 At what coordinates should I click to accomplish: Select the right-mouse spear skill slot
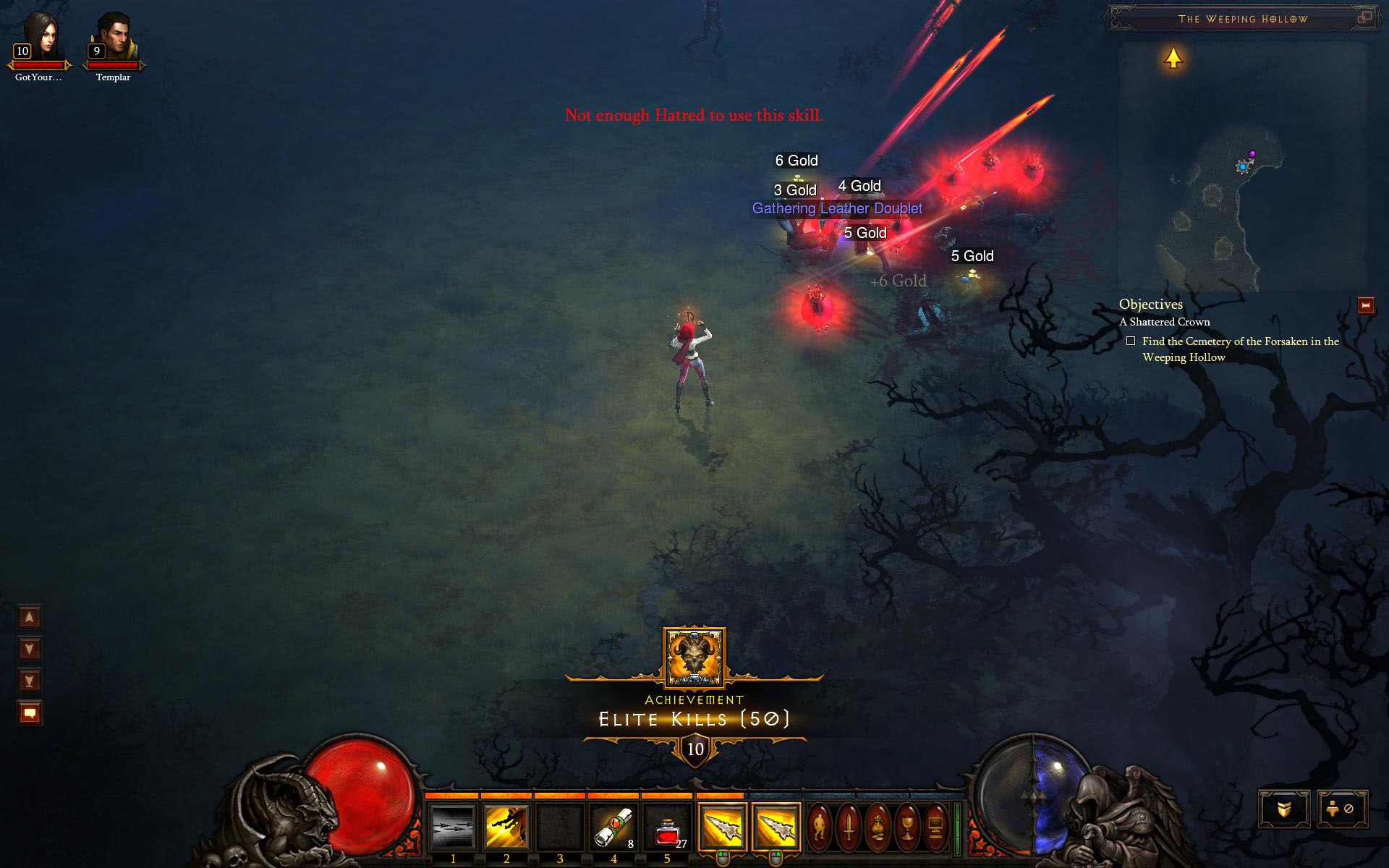tap(776, 827)
